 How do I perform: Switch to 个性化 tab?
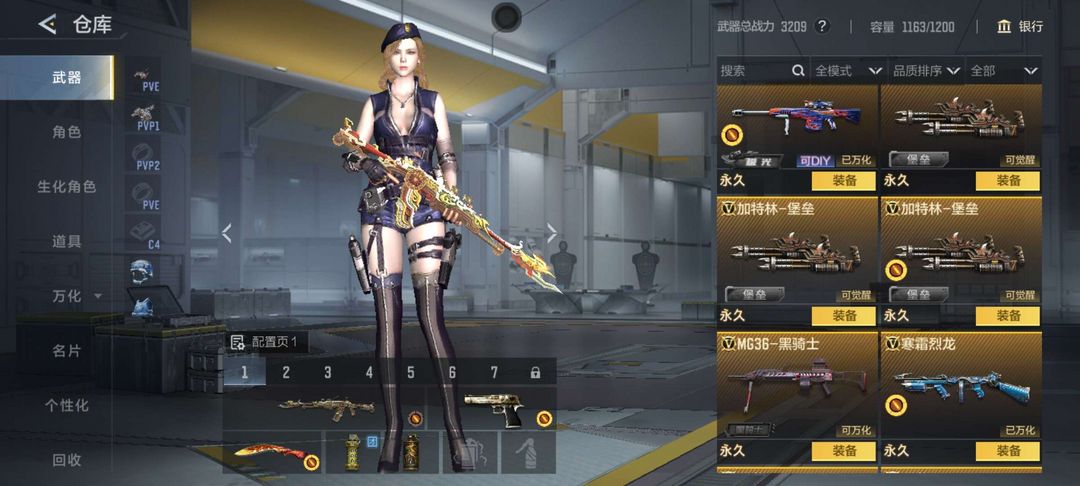[66, 405]
